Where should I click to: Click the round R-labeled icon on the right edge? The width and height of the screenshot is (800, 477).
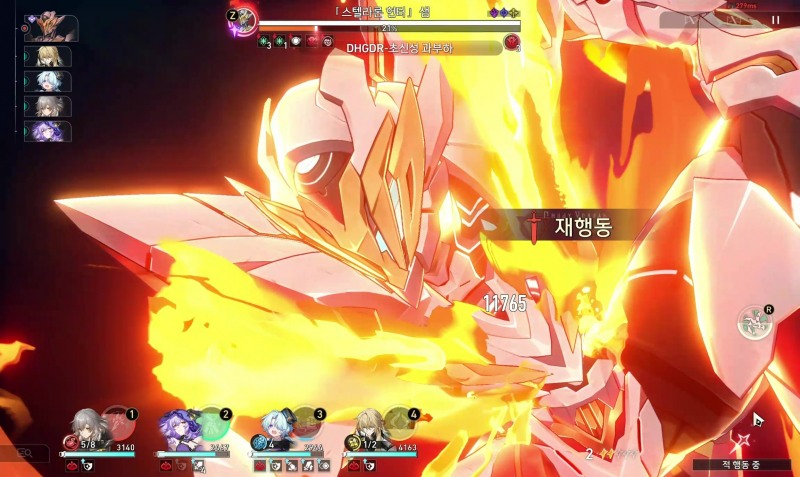coord(755,321)
